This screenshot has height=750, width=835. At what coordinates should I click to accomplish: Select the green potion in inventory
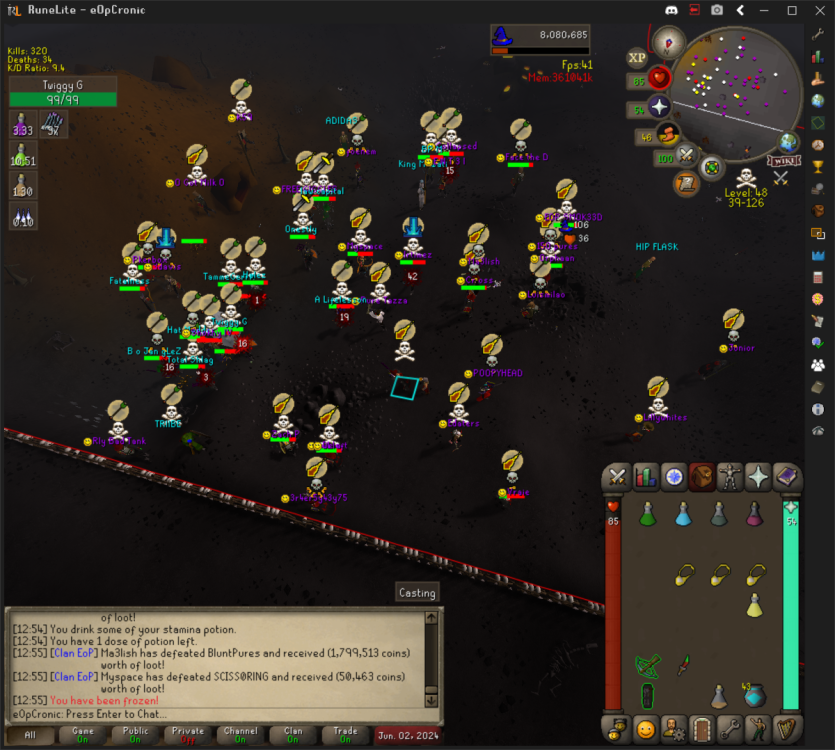(x=647, y=514)
